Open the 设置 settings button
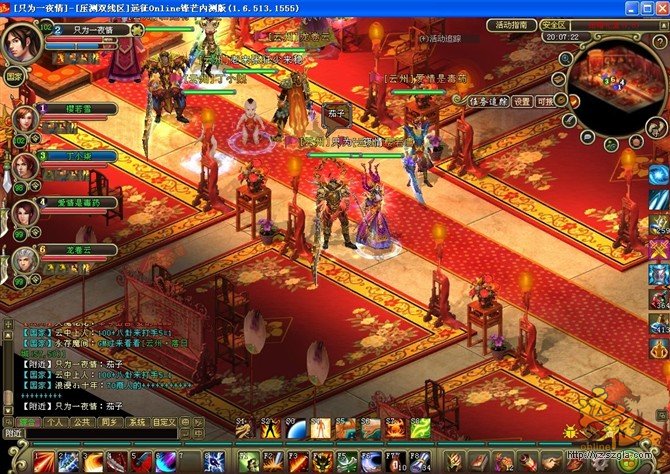 [x=522, y=101]
